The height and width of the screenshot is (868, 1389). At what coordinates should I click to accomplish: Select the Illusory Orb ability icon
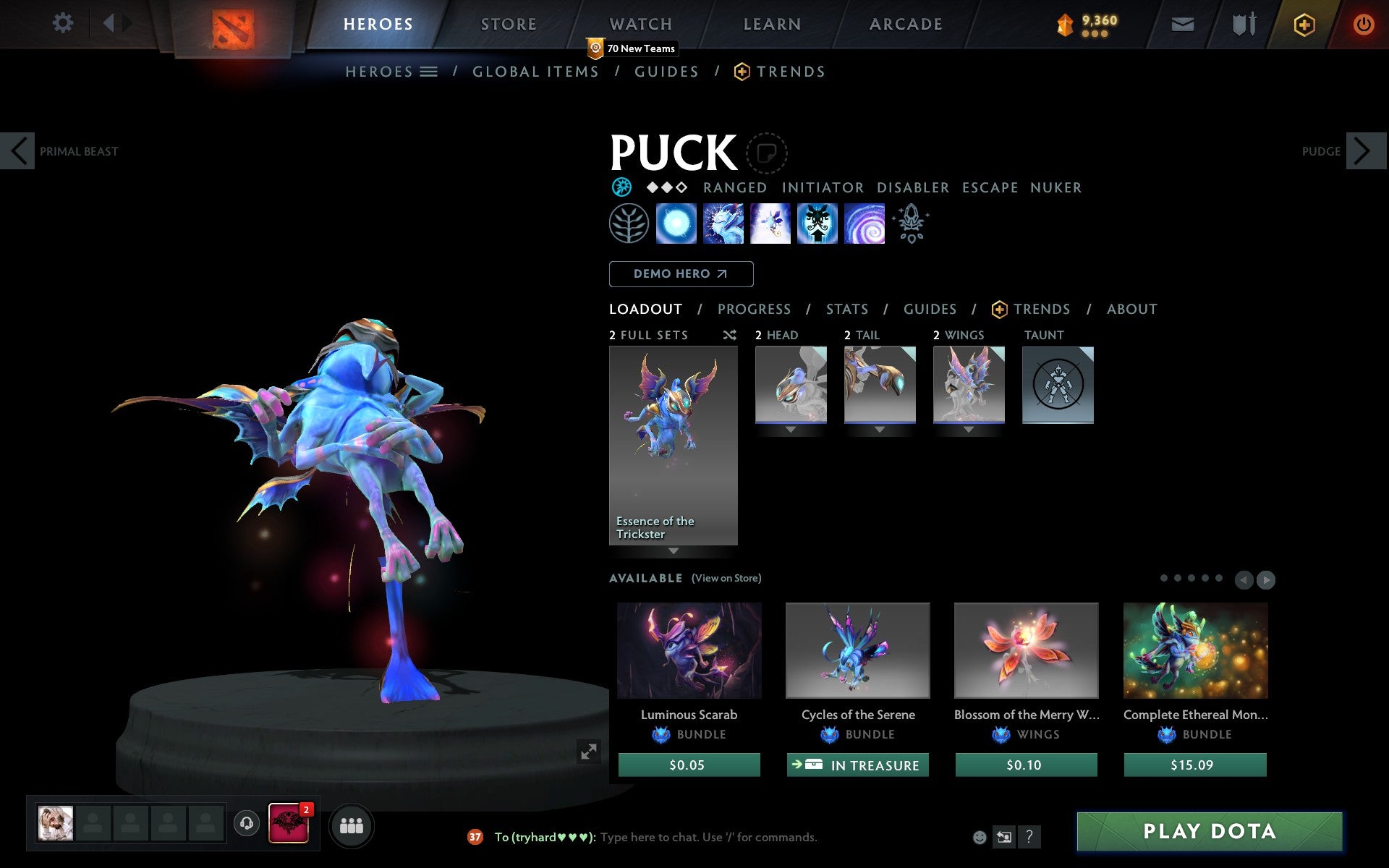tap(676, 223)
